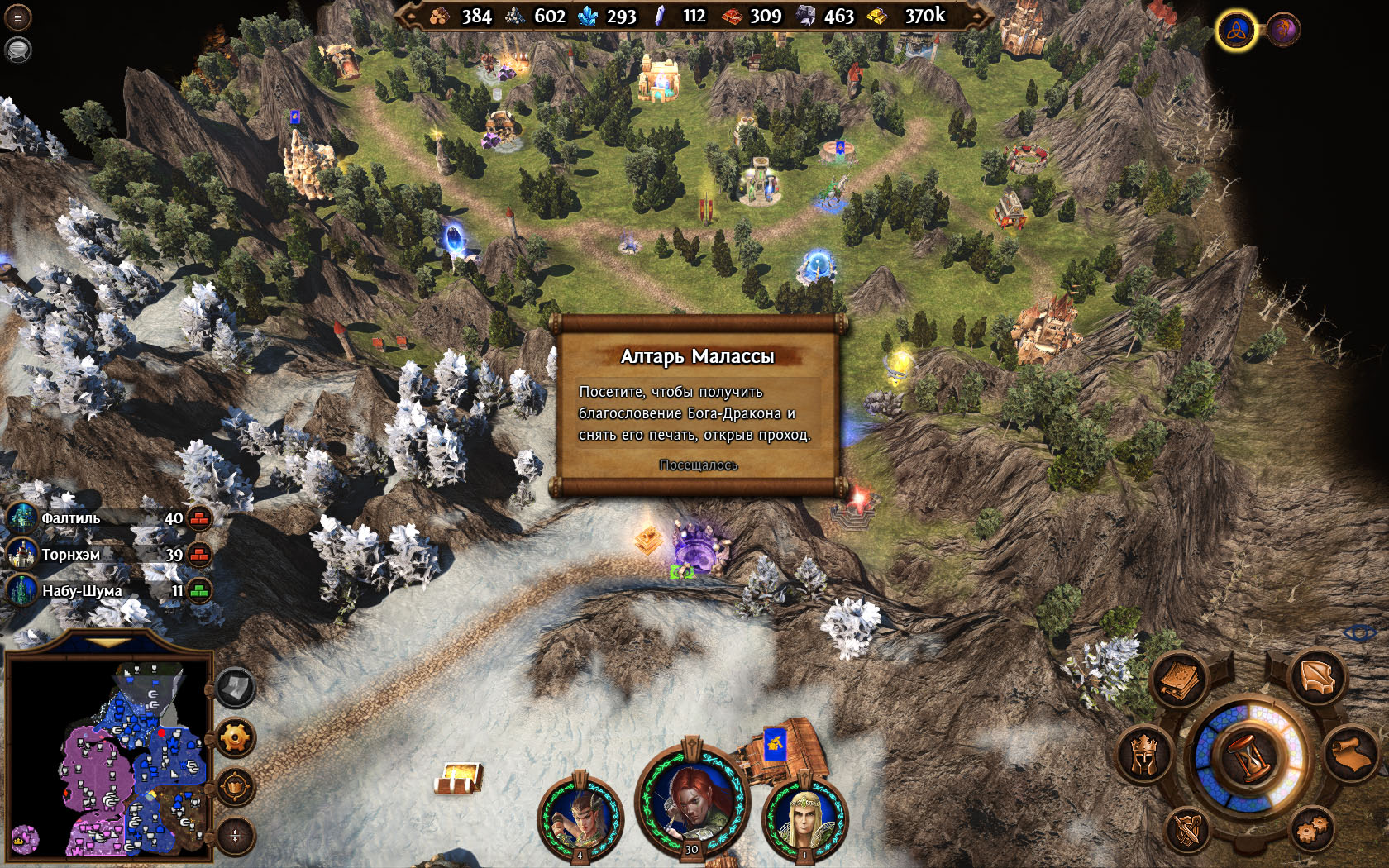The width and height of the screenshot is (1389, 868).
Task: Open the scroll quest log icon
Action: pyautogui.click(x=1351, y=752)
